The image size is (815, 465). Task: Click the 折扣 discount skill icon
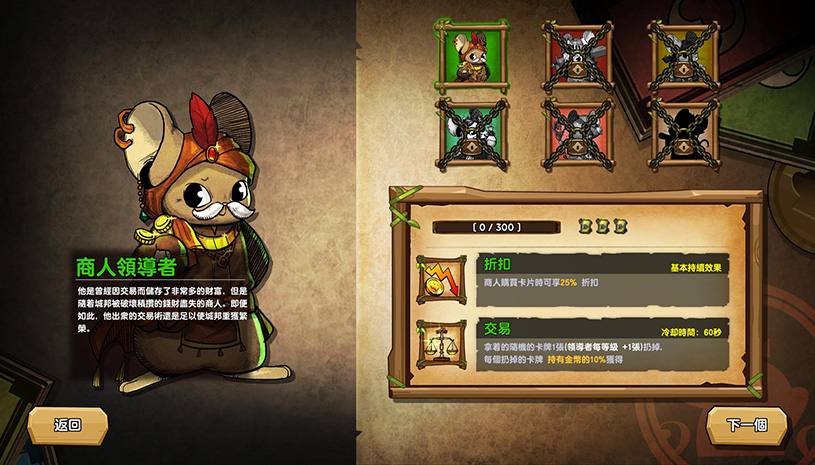(x=441, y=280)
